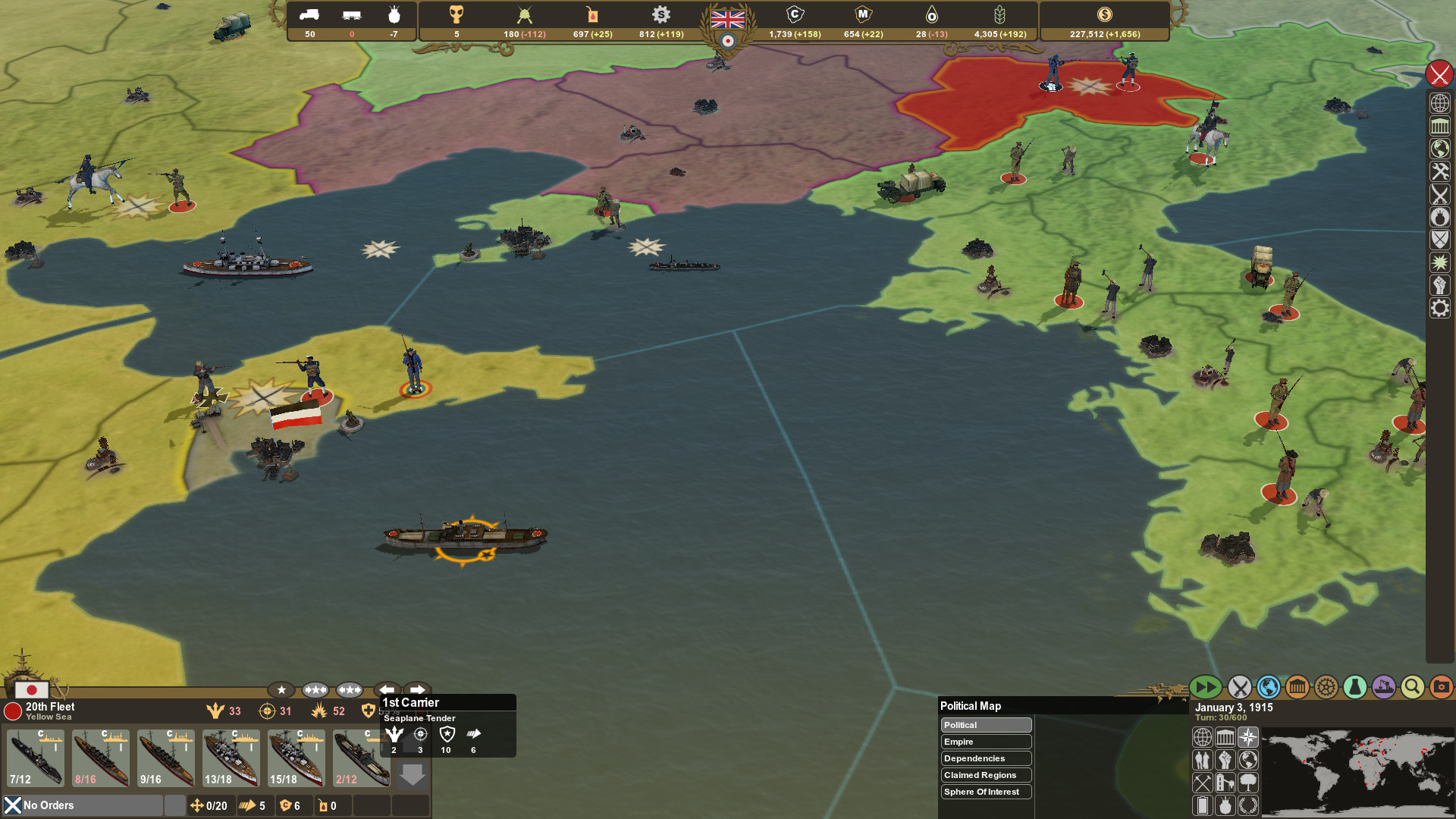This screenshot has height=819, width=1456.
Task: Open the search magnifying glass tool
Action: coord(1412,687)
